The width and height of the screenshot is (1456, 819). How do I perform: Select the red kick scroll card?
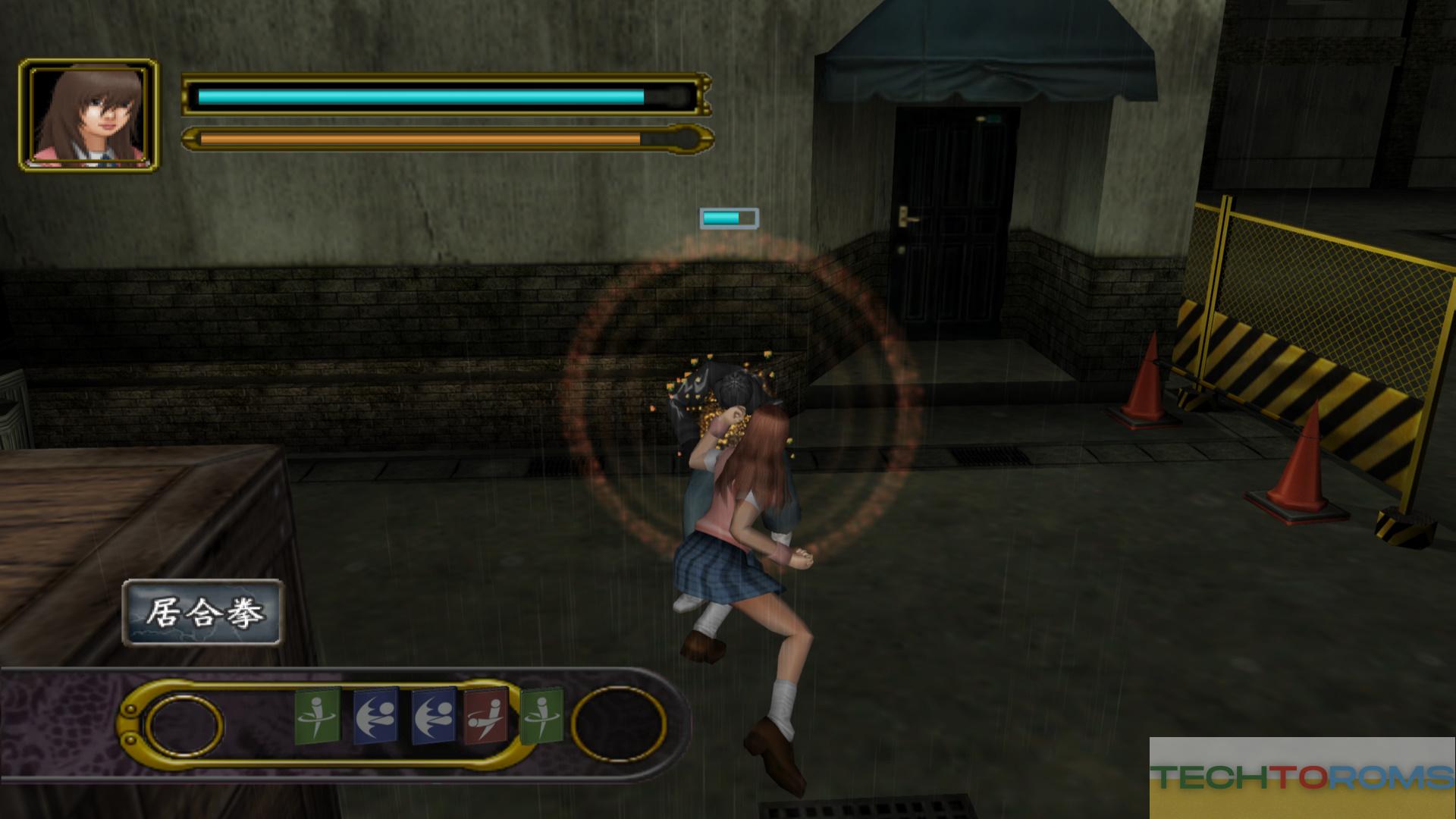485,717
